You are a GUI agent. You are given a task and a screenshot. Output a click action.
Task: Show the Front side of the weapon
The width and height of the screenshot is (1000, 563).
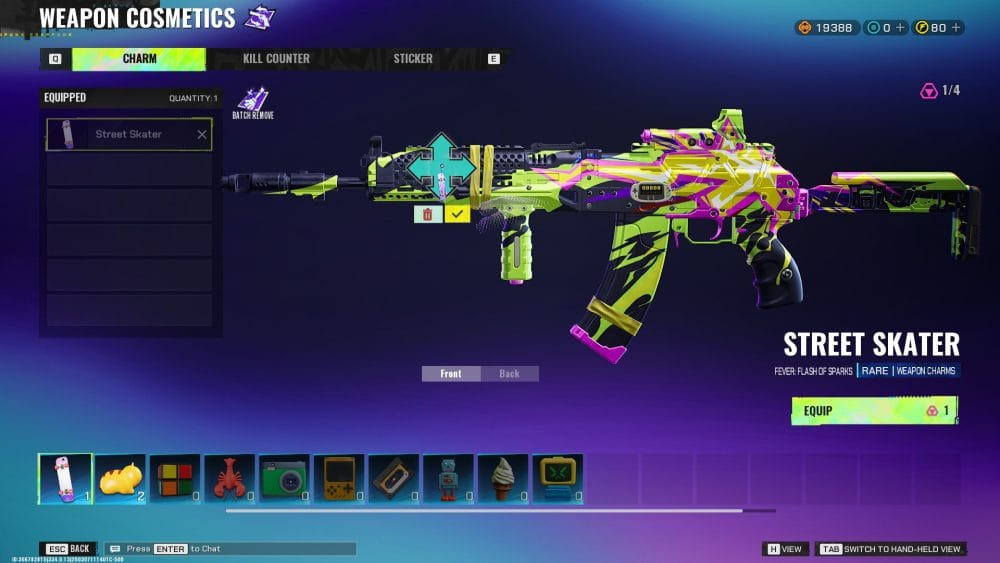[451, 374]
